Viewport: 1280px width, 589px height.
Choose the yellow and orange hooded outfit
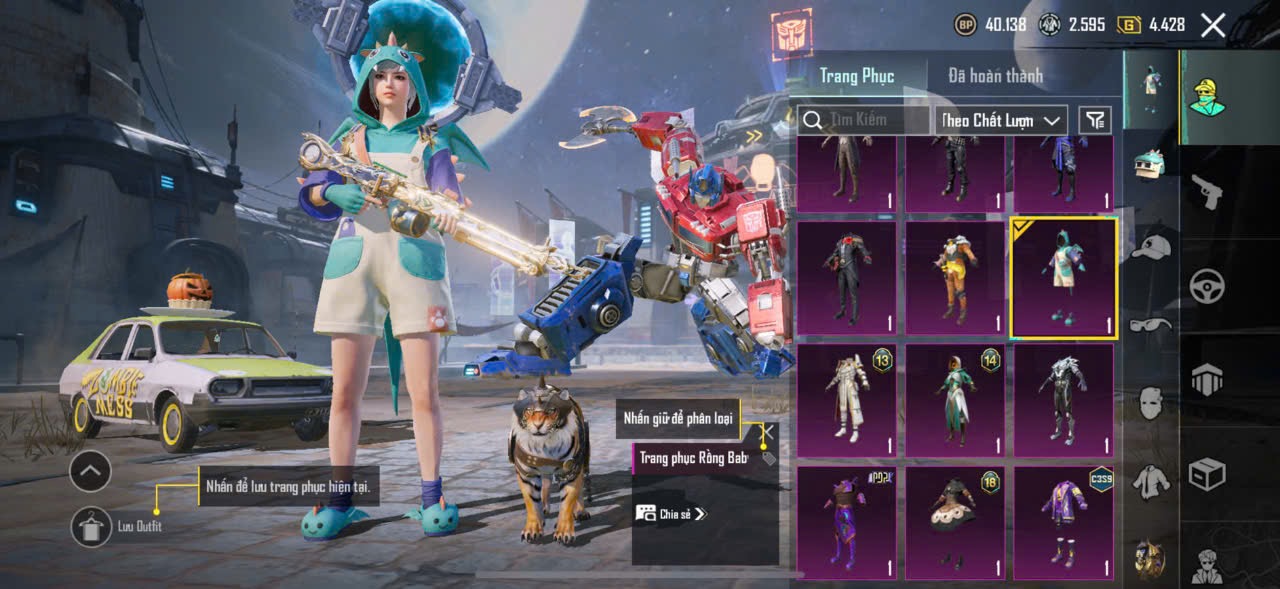[x=955, y=277]
